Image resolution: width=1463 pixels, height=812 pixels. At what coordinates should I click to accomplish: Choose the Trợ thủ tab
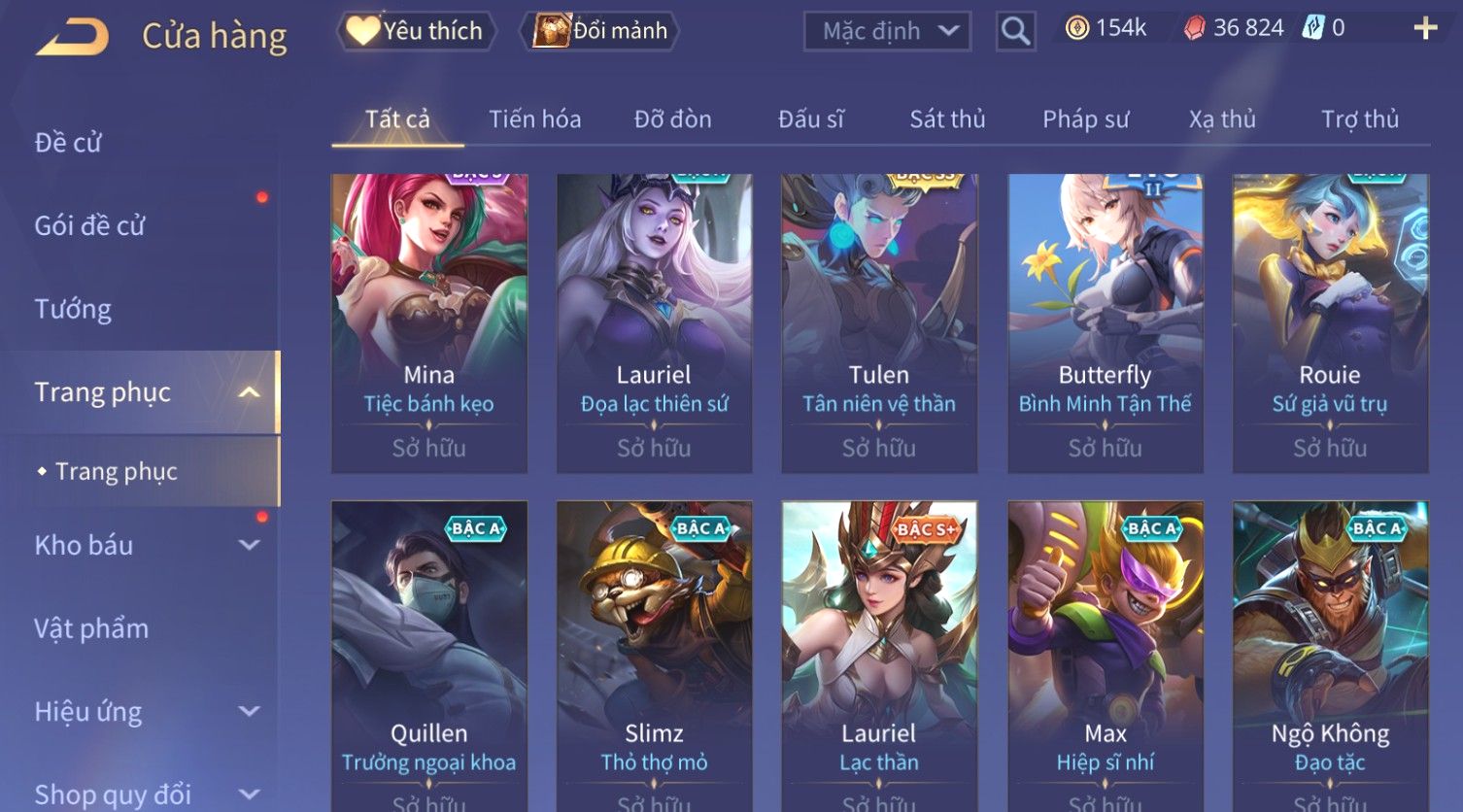coord(1359,119)
